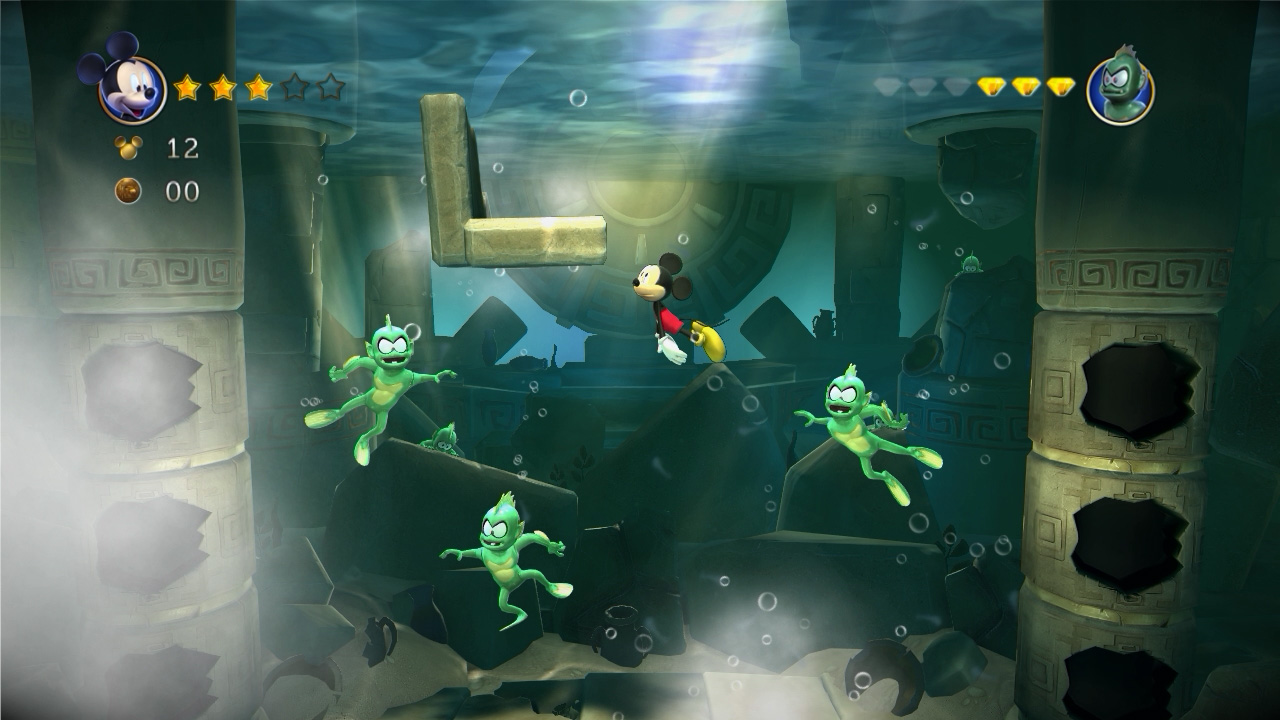Toggle the first empty star outline
Image resolution: width=1280 pixels, height=720 pixels.
[x=294, y=88]
